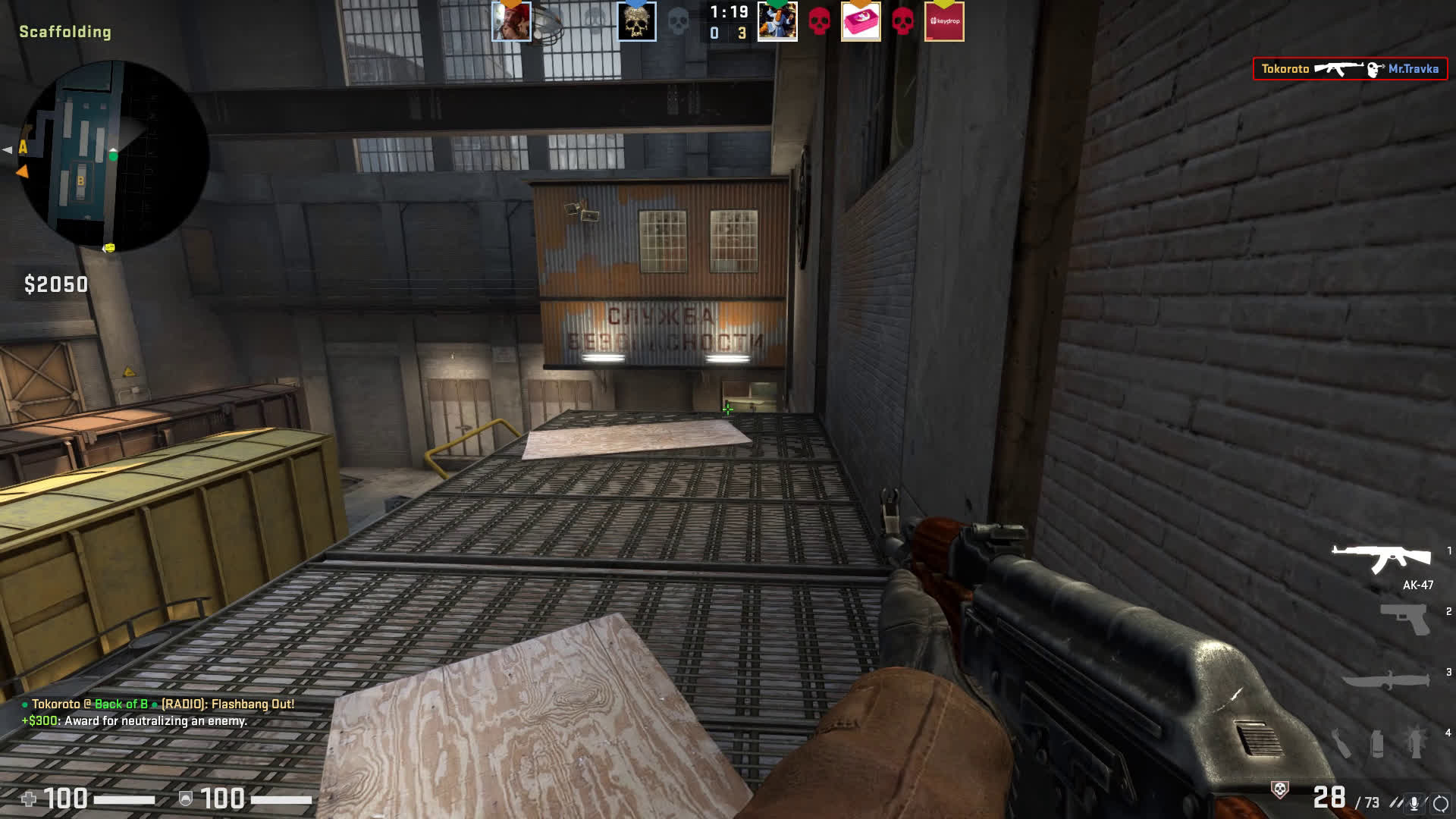Toggle the microphone voice icon
This screenshot has height=819, width=1456.
point(1414,802)
